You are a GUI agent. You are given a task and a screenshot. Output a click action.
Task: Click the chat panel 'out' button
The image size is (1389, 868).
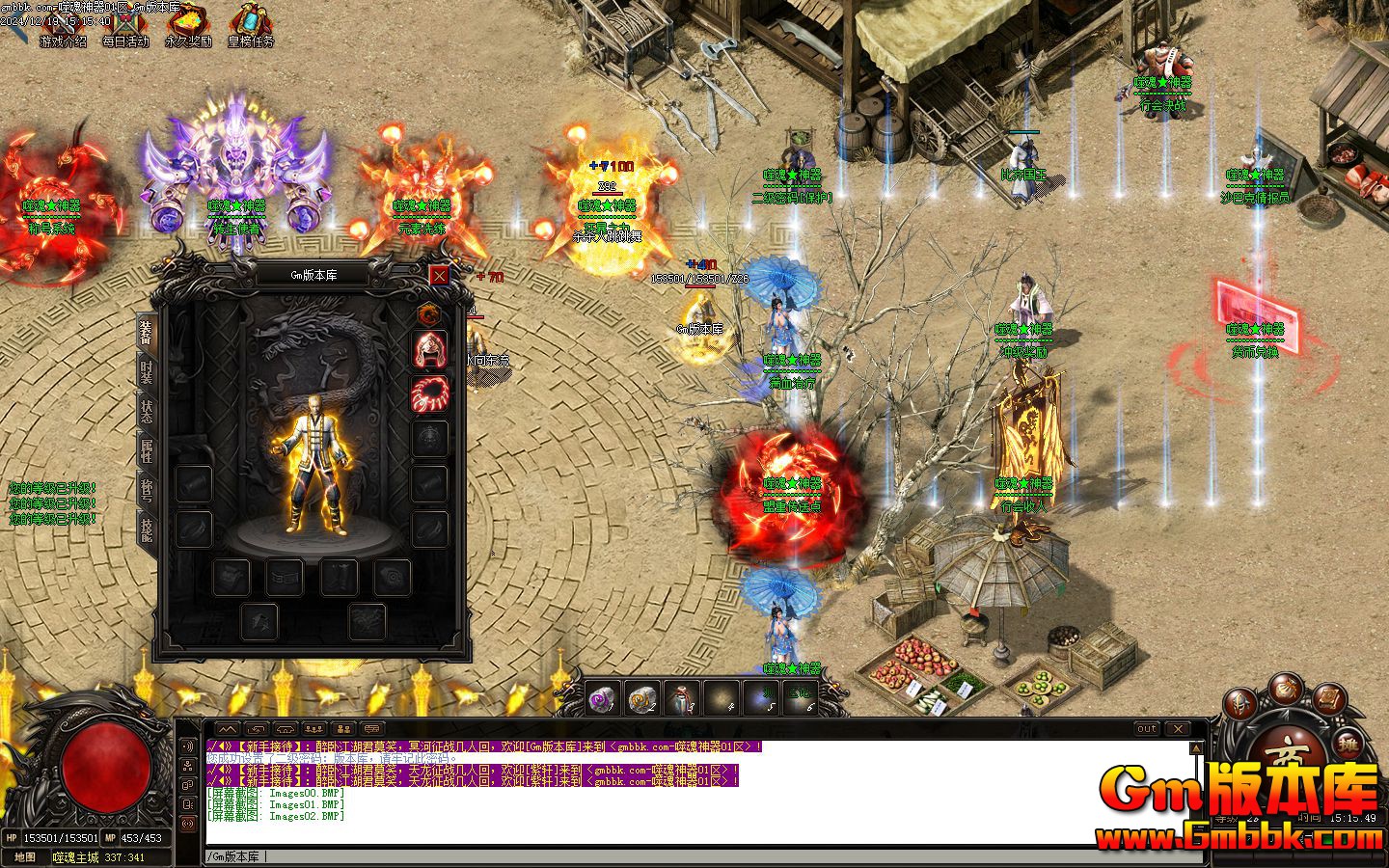tap(1147, 729)
